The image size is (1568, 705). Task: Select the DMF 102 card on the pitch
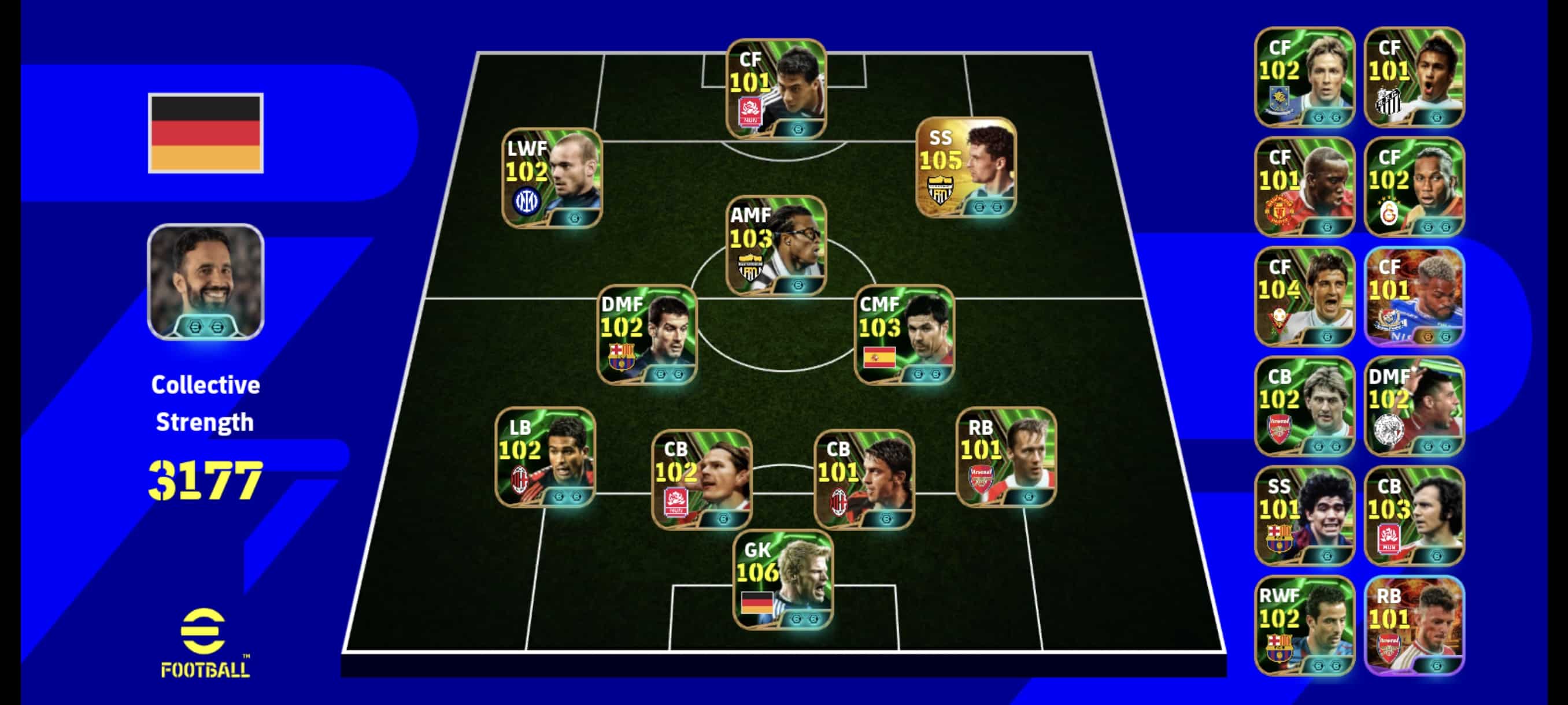646,334
